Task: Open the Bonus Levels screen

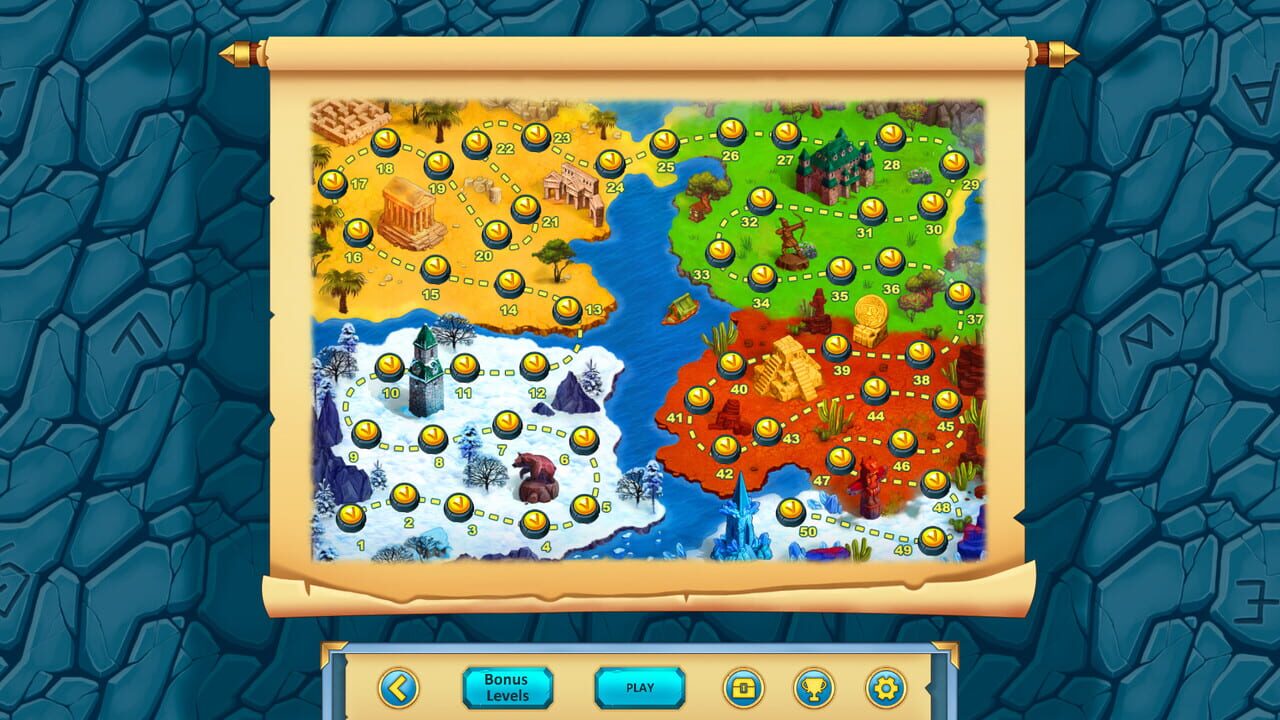Action: click(x=507, y=688)
